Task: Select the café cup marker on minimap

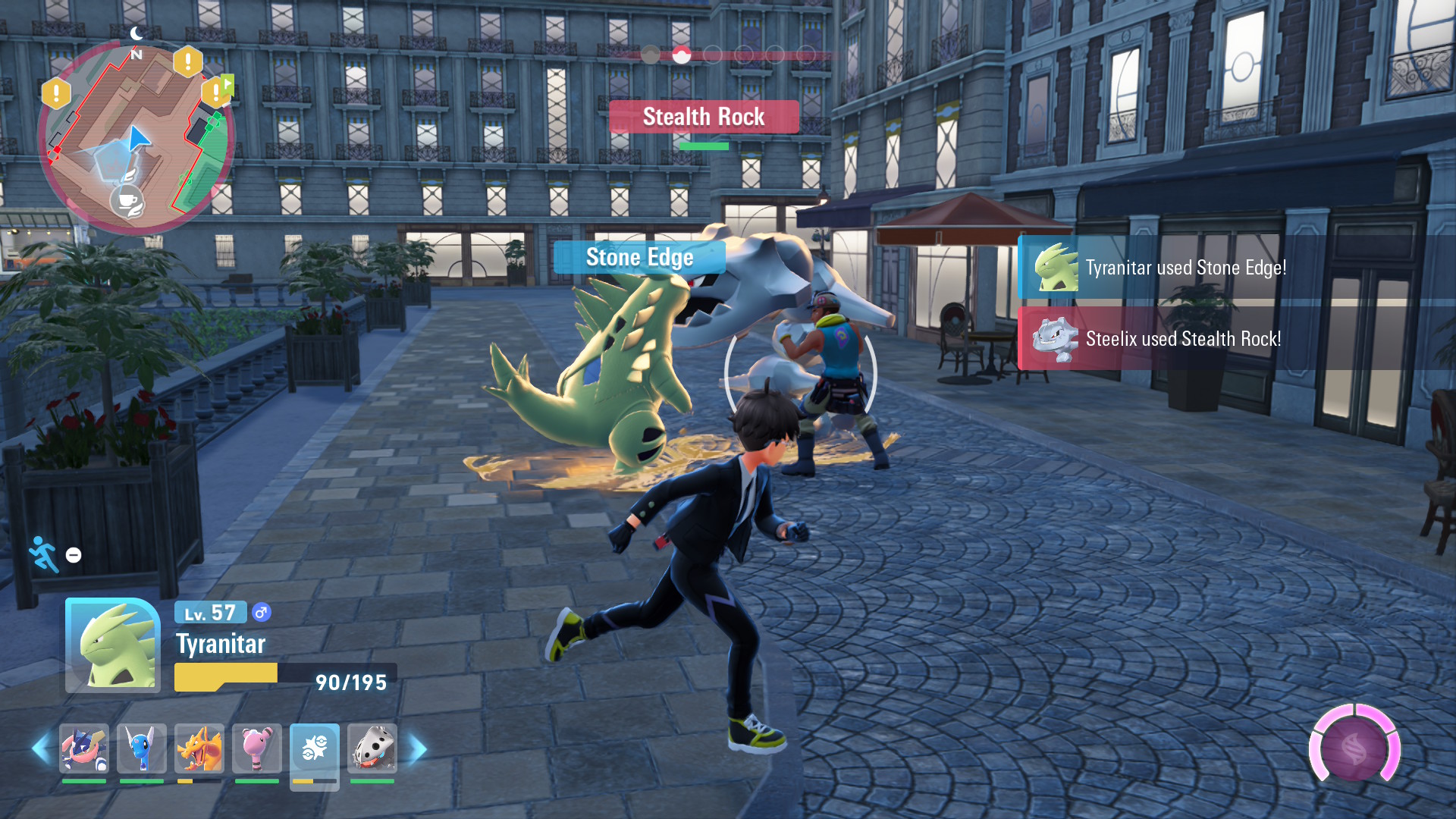Action: [127, 202]
